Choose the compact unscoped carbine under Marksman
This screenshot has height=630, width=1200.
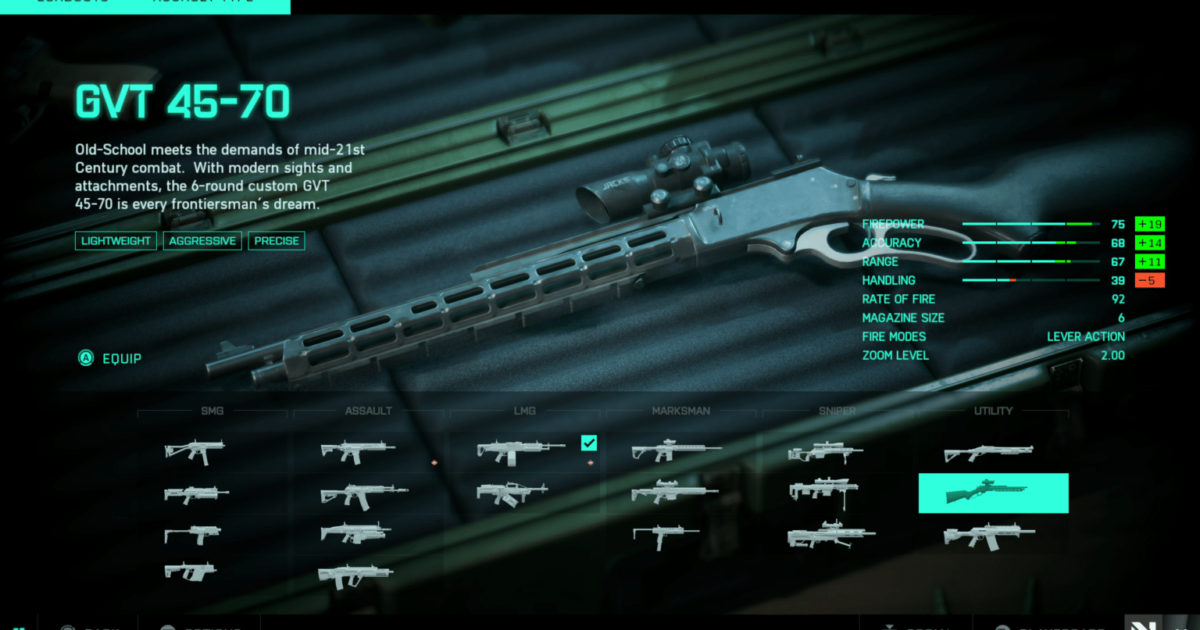665,534
